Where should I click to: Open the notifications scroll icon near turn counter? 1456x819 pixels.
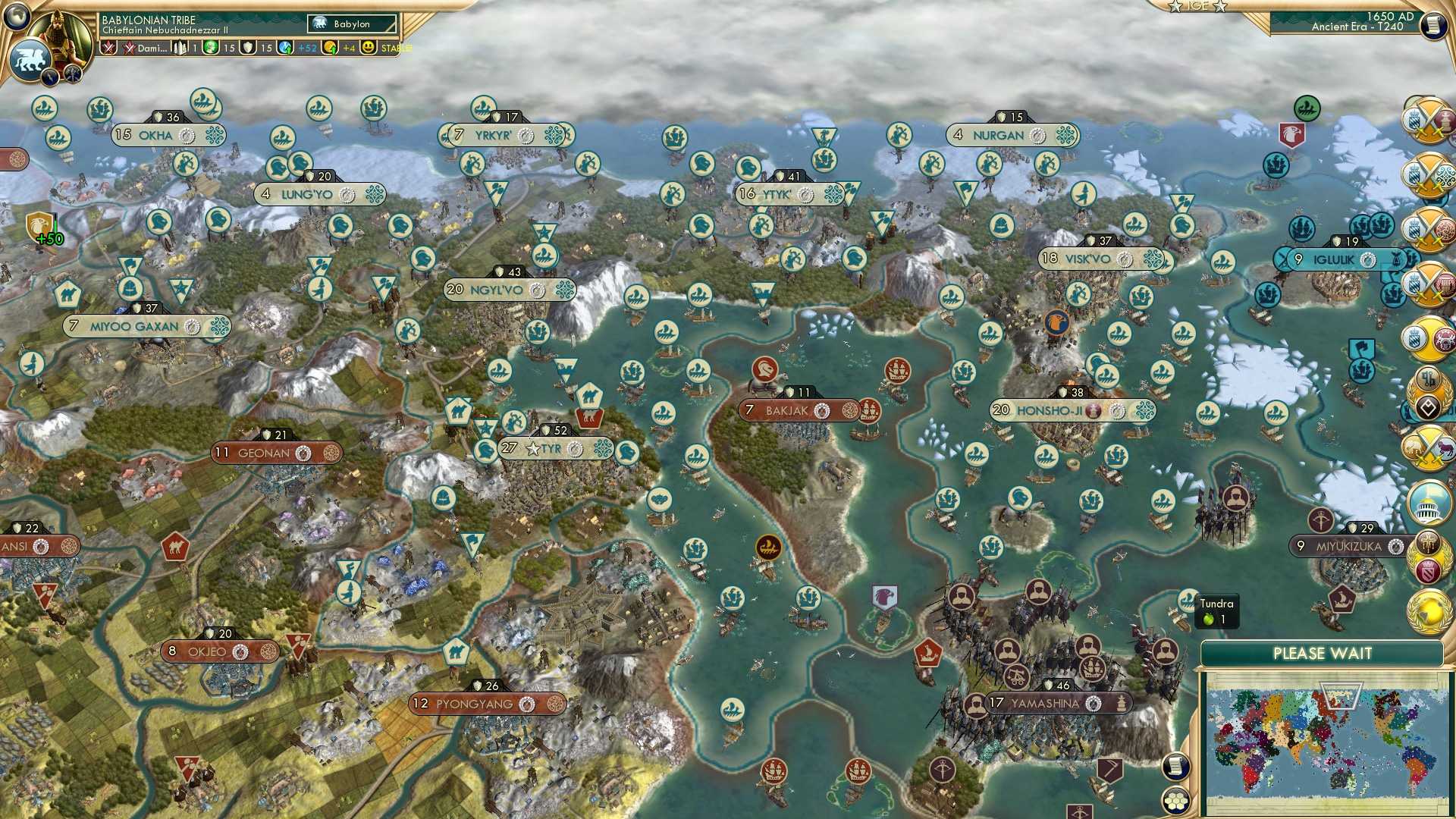1433,26
